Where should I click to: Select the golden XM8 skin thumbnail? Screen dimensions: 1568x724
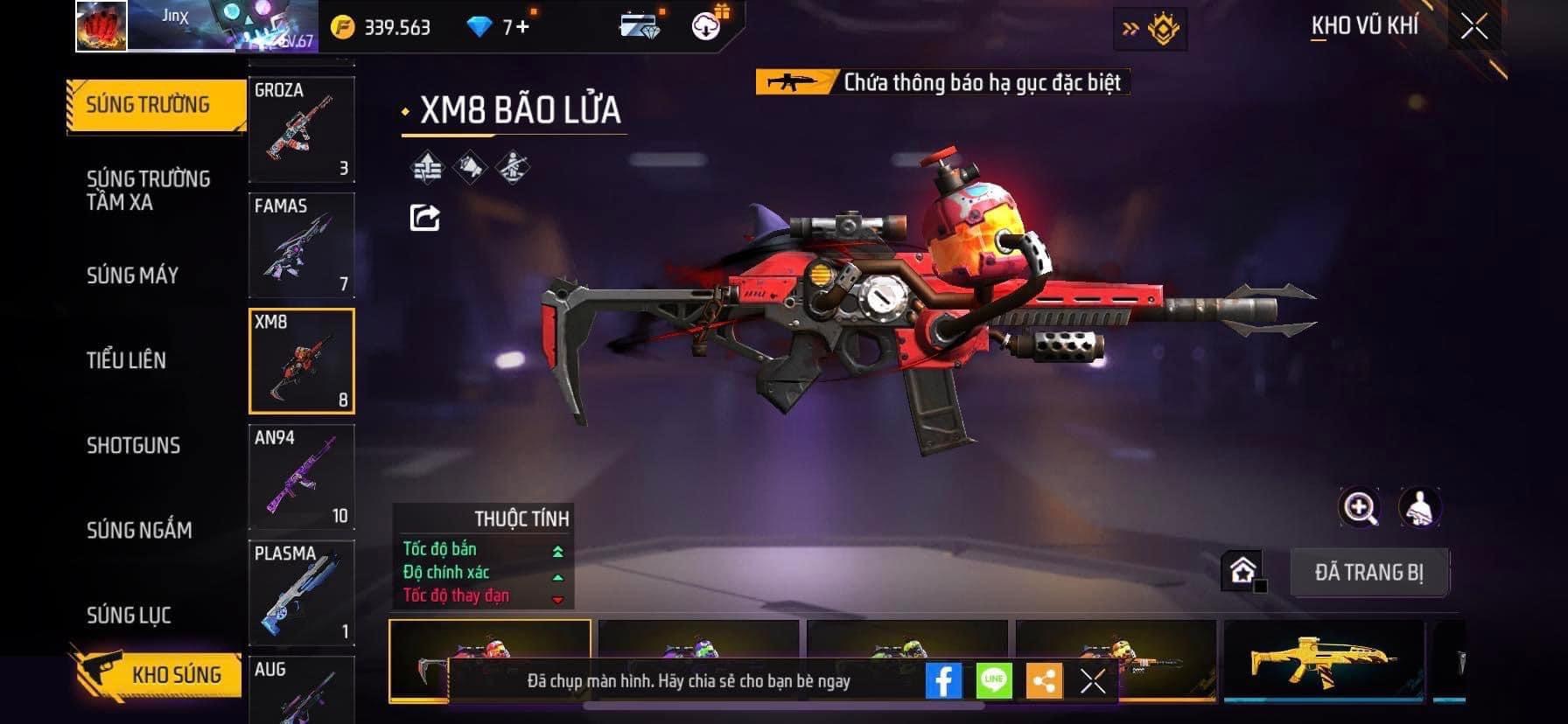(1323, 660)
